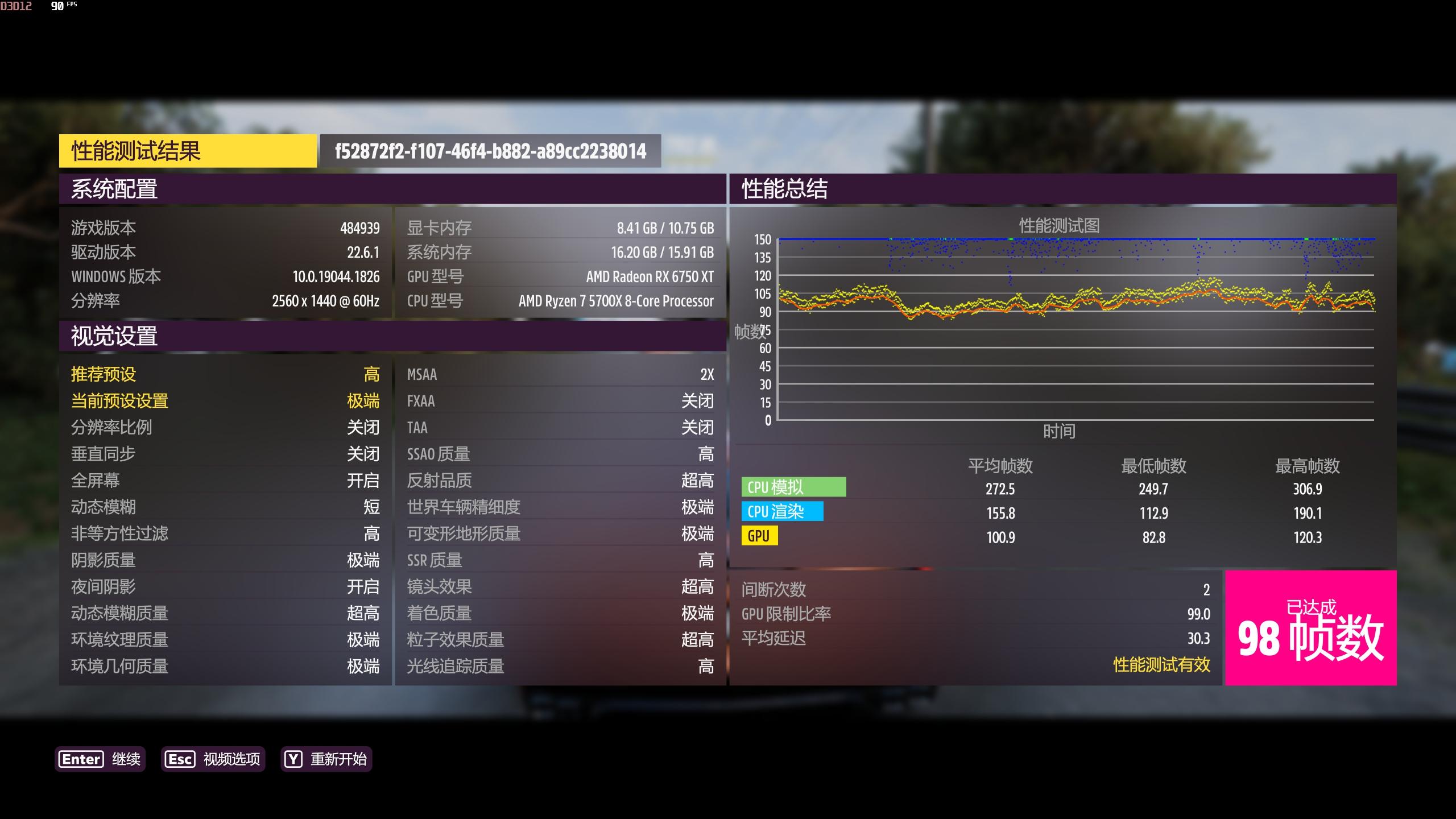Click the Enter key icon near 继续
The image size is (1456, 819).
80,759
